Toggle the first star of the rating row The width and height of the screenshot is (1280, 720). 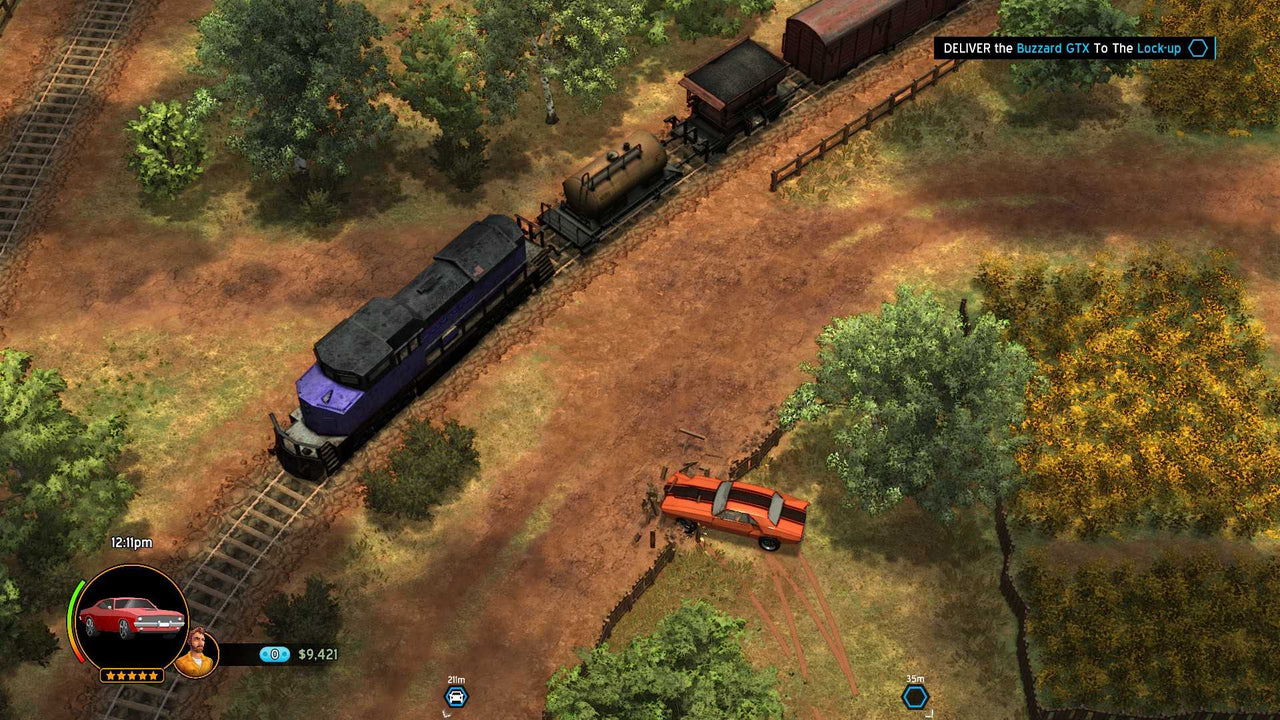108,674
